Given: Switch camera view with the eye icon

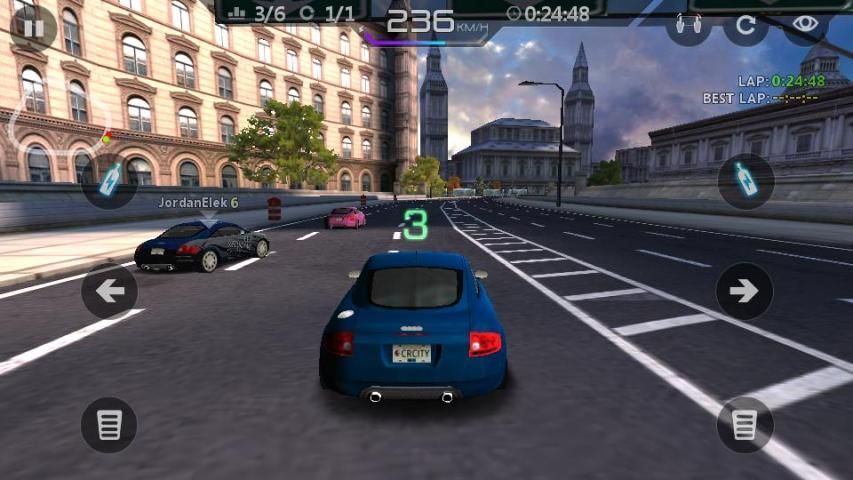Looking at the screenshot, I should click(806, 24).
